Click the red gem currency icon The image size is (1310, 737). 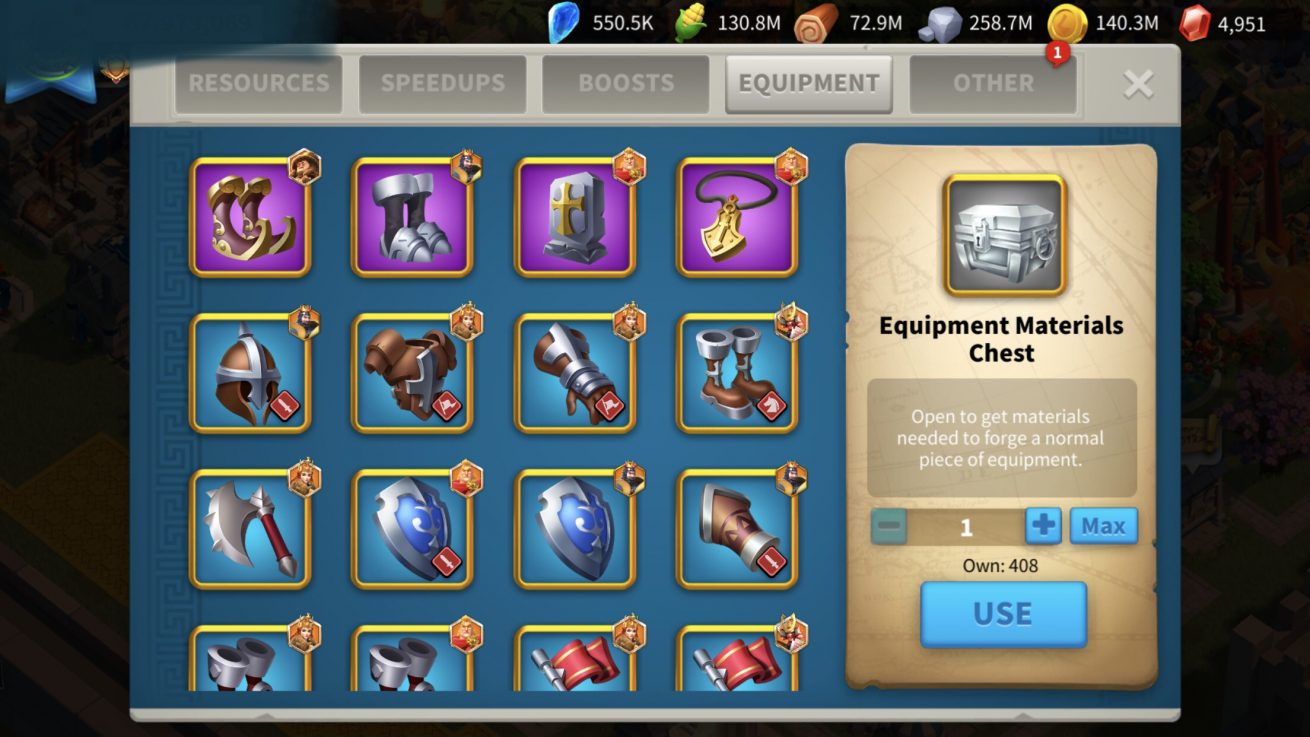click(1195, 23)
